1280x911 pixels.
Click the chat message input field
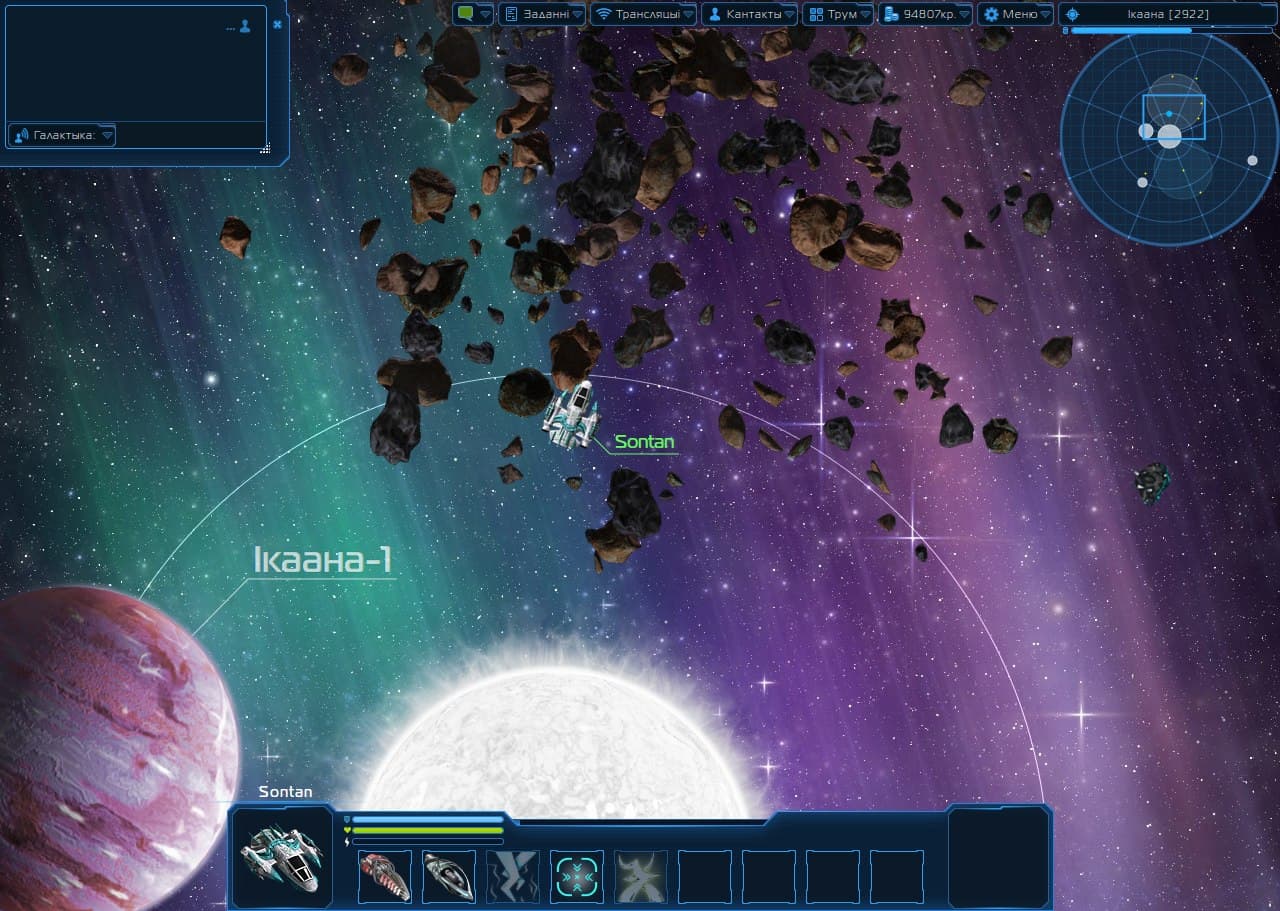coord(190,135)
